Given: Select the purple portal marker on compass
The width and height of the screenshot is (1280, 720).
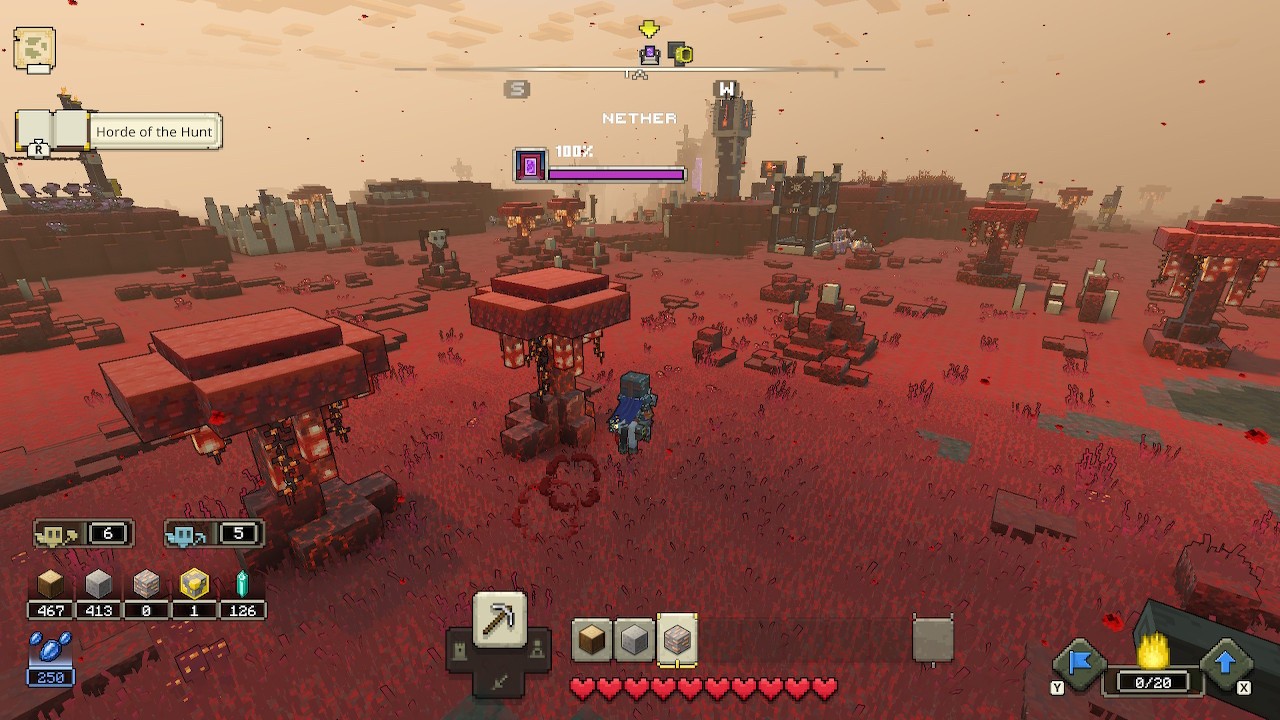Looking at the screenshot, I should pyautogui.click(x=650, y=54).
